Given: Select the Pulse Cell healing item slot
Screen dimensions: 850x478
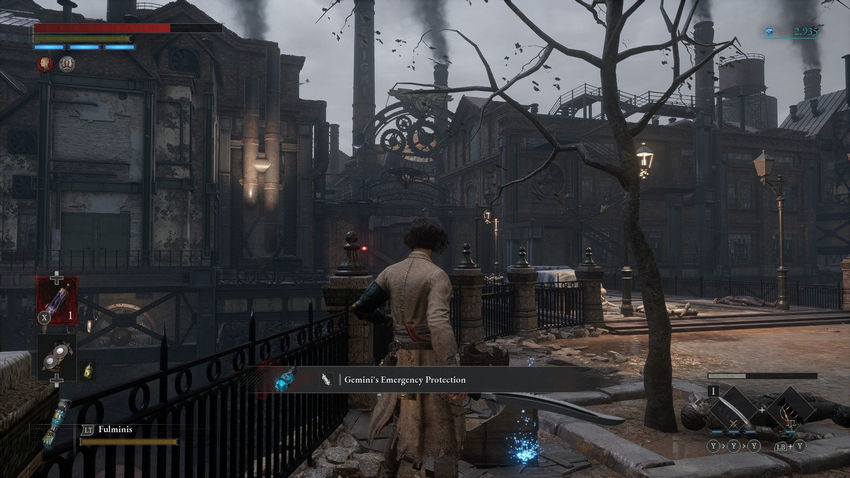Looking at the screenshot, I should point(56,299).
